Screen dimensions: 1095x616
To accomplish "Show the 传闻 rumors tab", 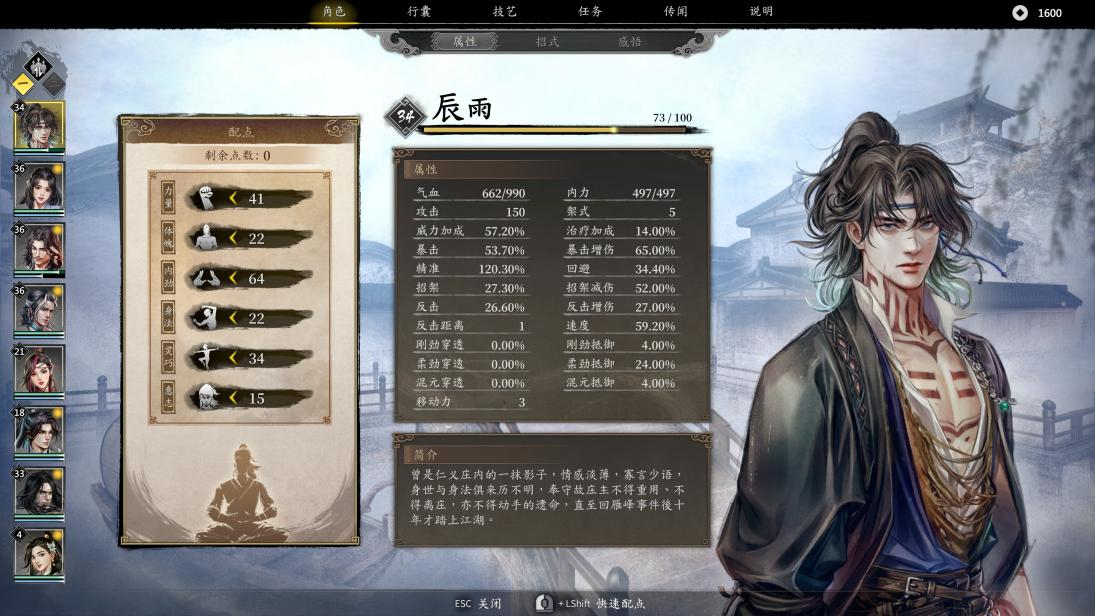I will pos(676,12).
